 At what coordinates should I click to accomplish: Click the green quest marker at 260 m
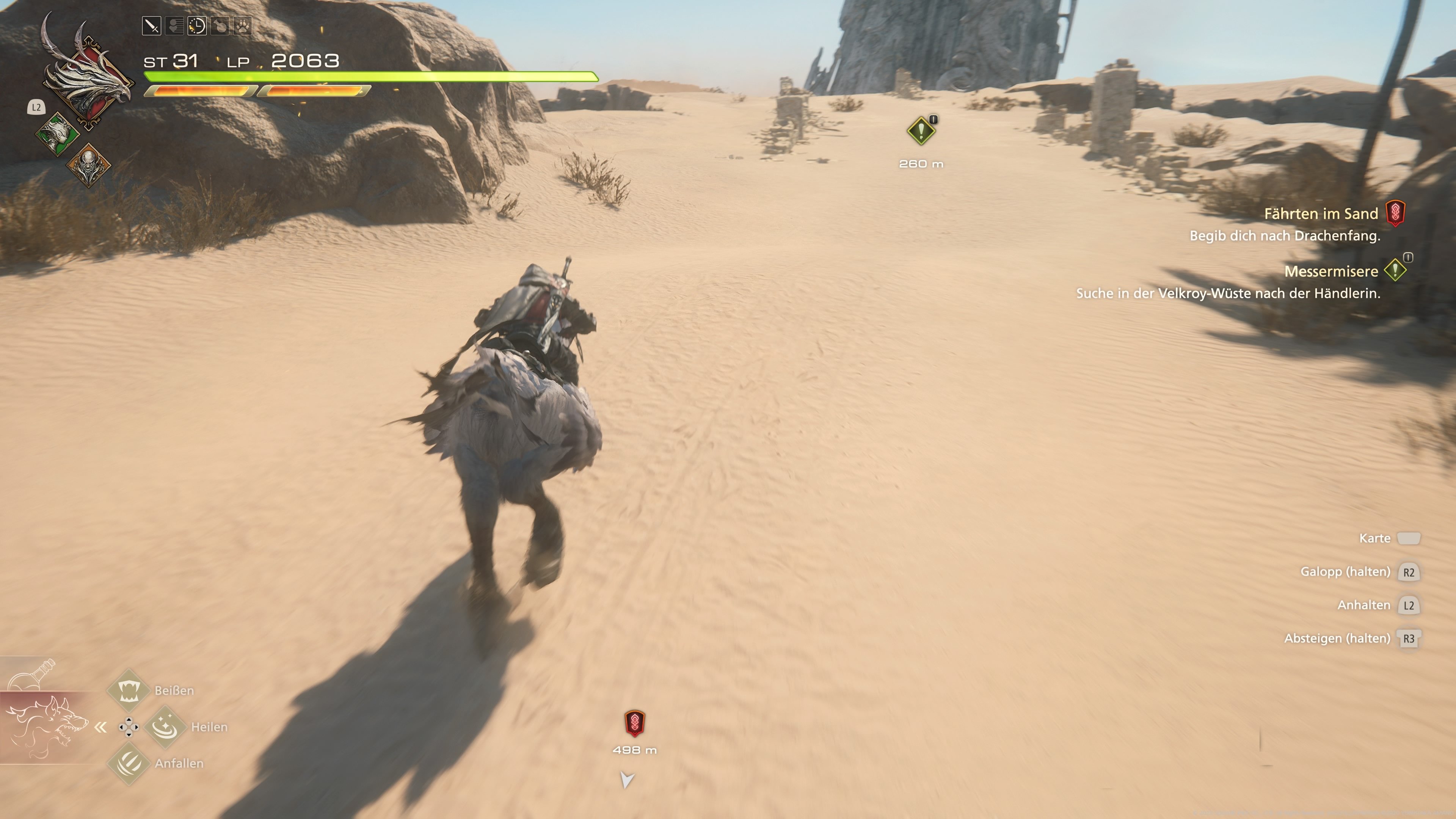921,131
